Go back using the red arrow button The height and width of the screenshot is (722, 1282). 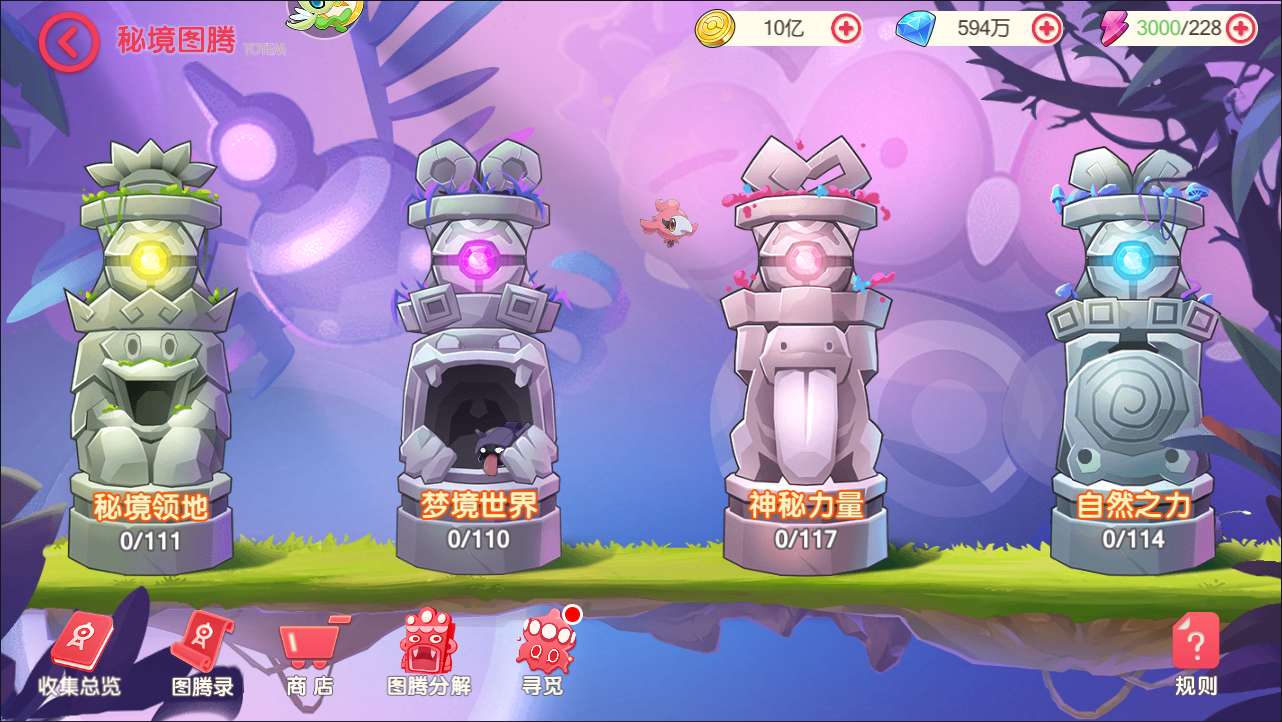point(68,42)
